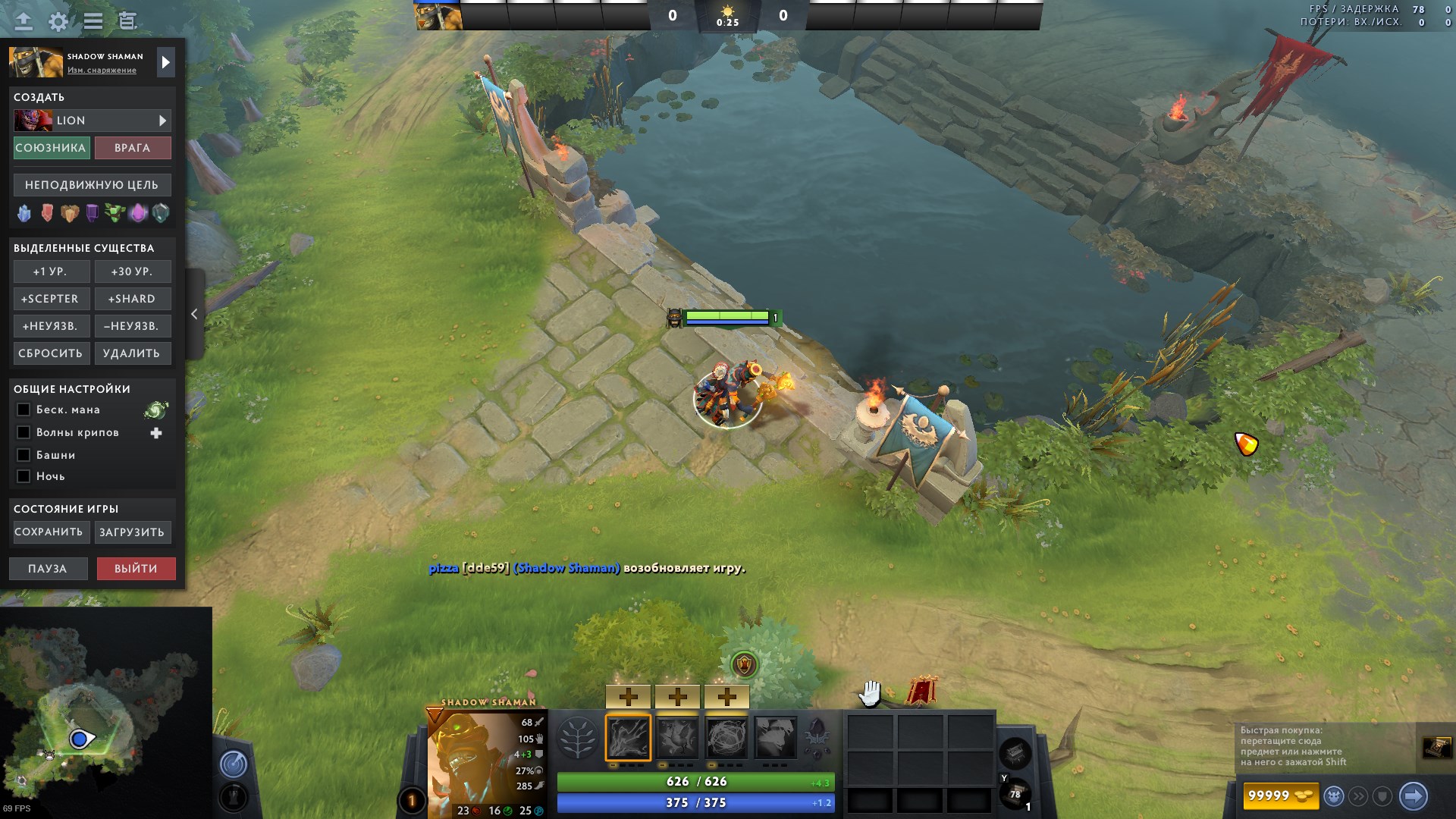Image resolution: width=1456 pixels, height=819 pixels.
Task: Click on the minimap
Action: tap(106, 713)
